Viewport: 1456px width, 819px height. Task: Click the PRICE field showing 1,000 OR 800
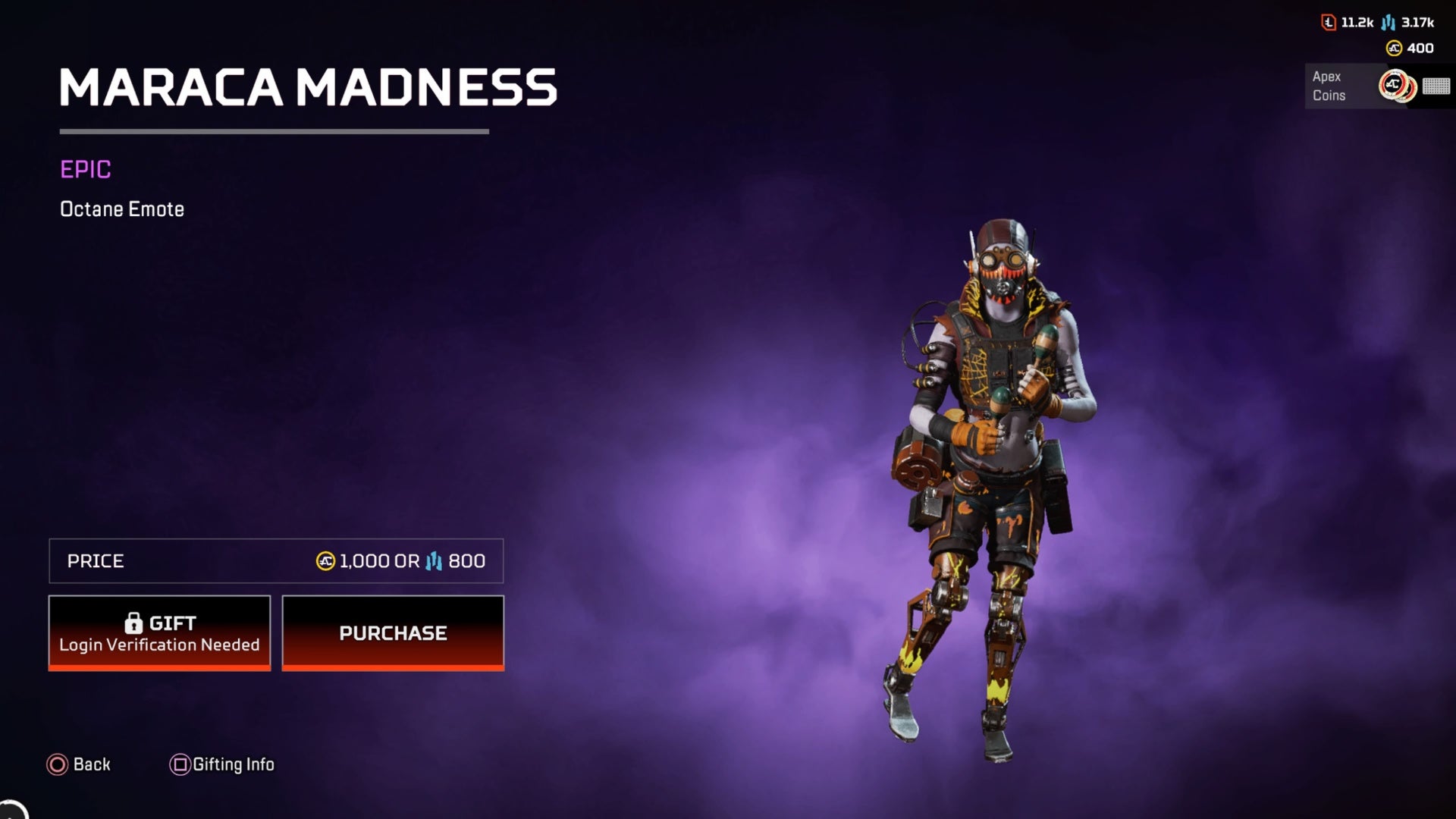click(x=276, y=562)
